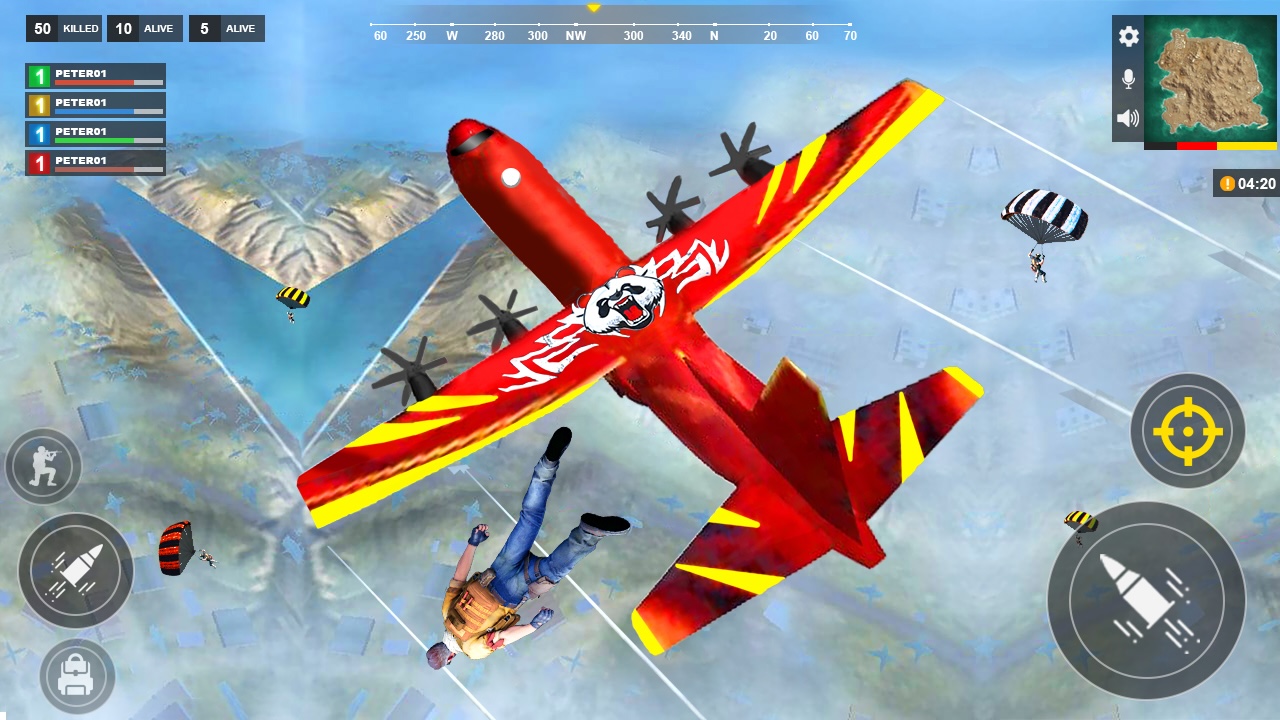Tap the yellow arrow above the compass
Image resolution: width=1280 pixels, height=720 pixels.
point(594,8)
